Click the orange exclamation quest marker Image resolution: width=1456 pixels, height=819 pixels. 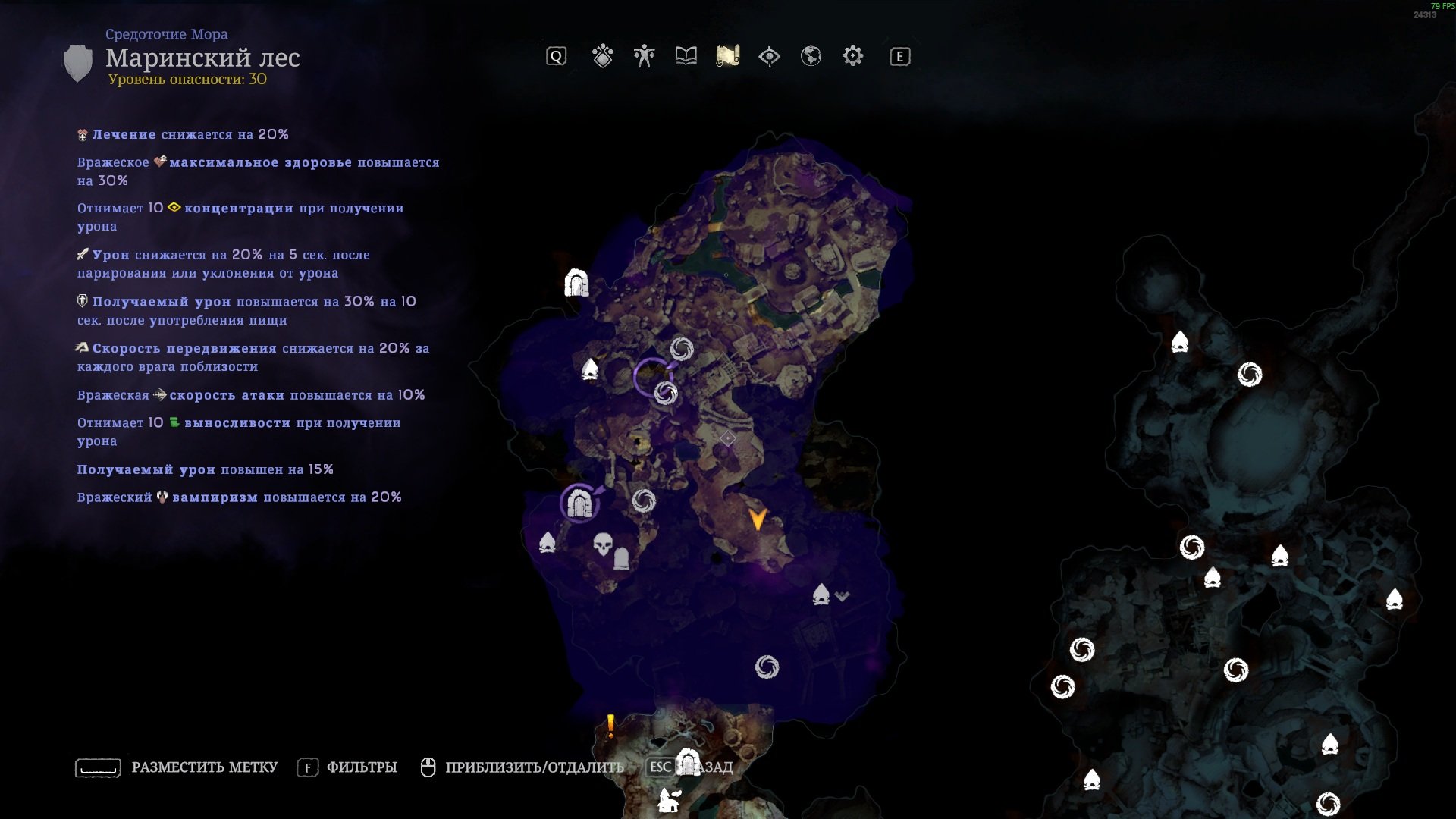point(610,726)
